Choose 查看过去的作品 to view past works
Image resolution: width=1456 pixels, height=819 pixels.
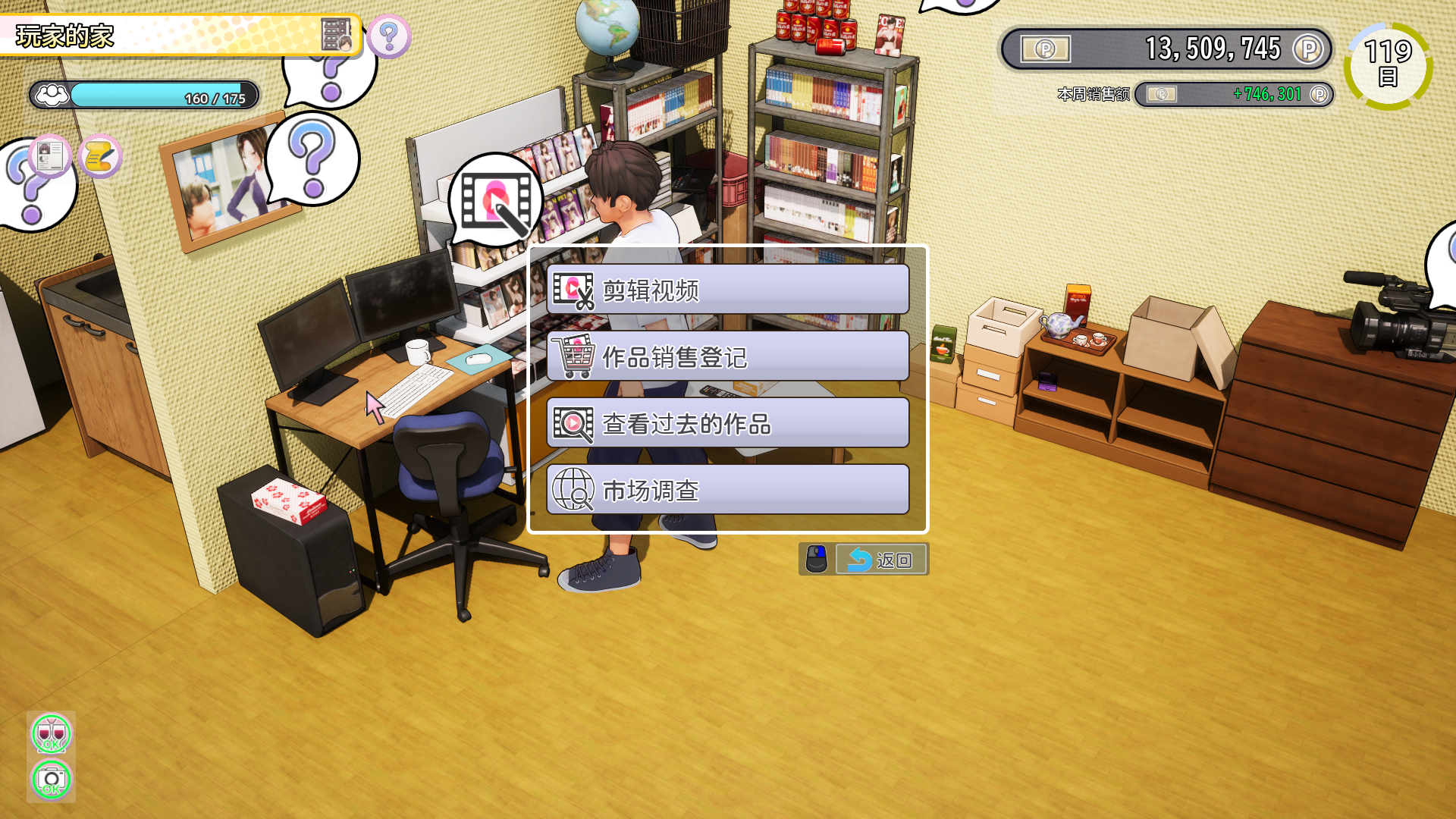727,423
